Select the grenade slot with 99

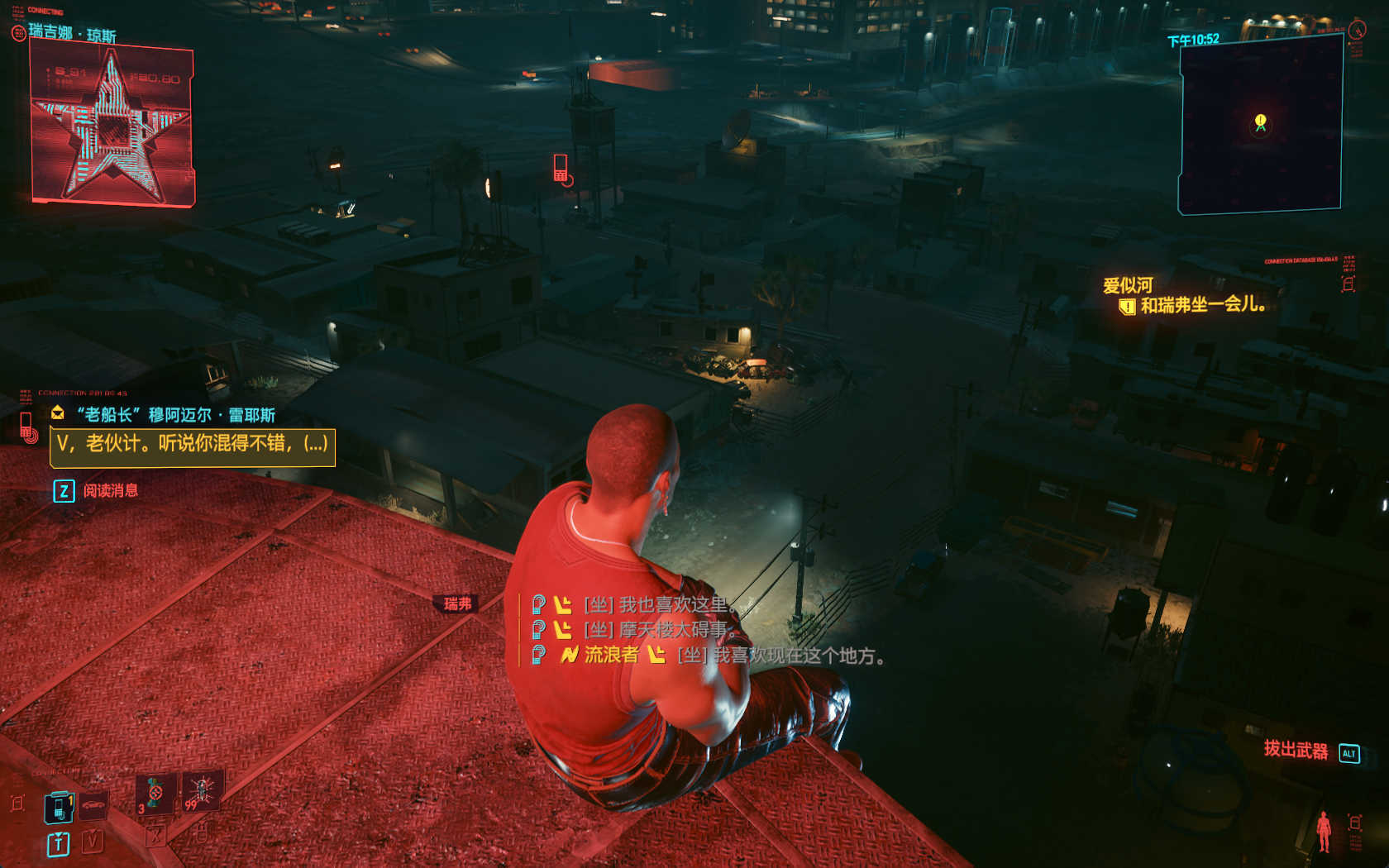point(201,792)
